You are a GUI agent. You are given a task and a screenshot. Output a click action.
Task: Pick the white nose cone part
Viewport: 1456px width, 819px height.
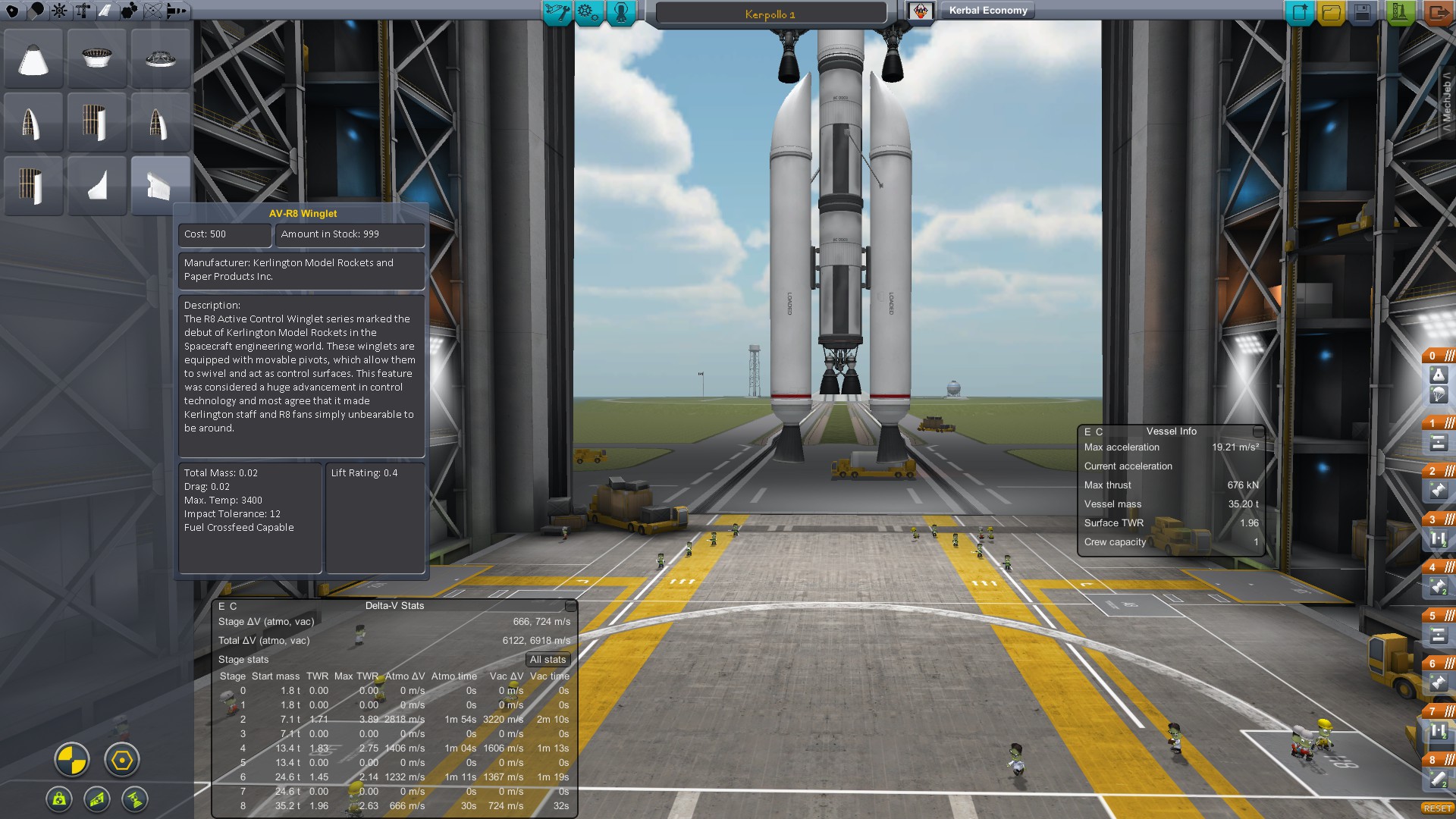[x=33, y=59]
